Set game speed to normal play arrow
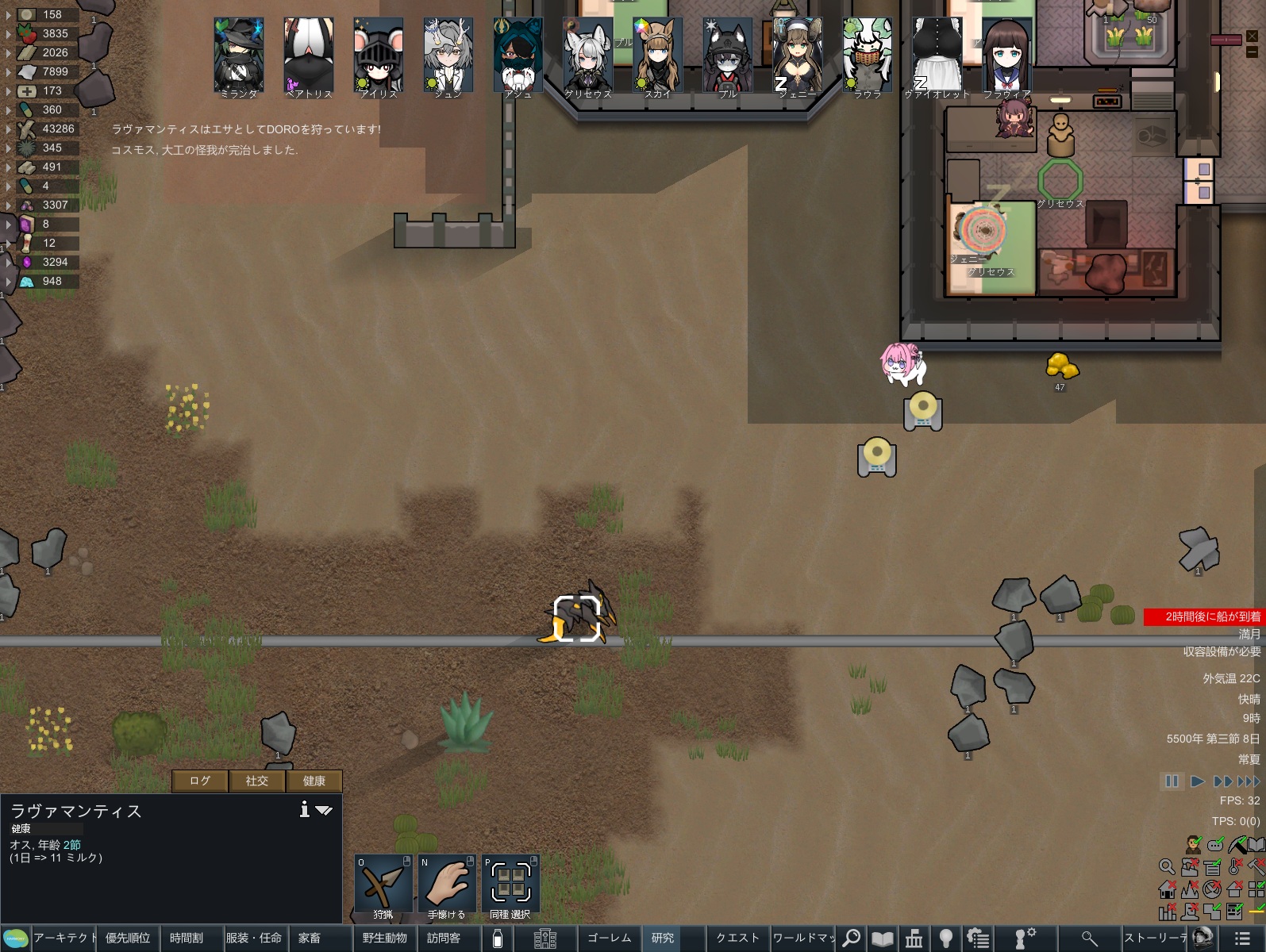 1198,781
